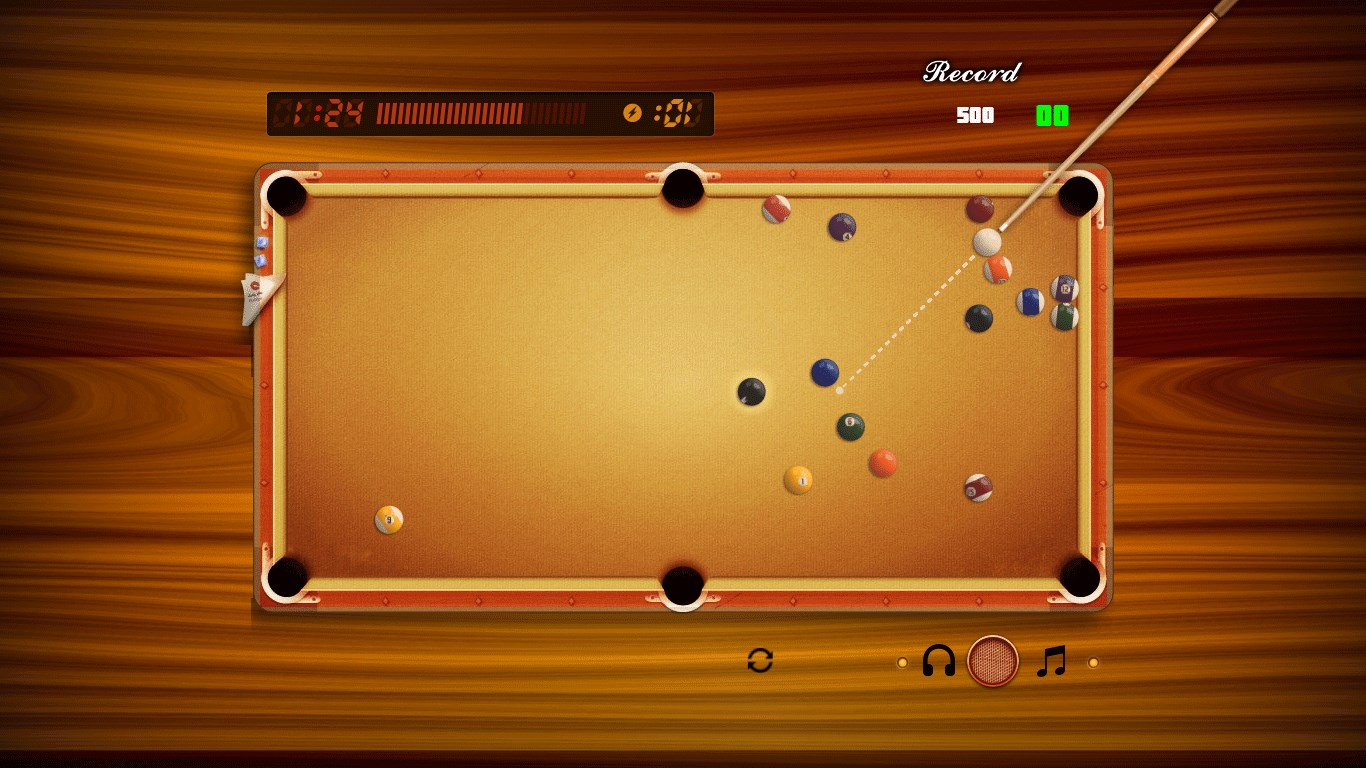Click the round red speaker button
The width and height of the screenshot is (1366, 768).
(x=993, y=661)
